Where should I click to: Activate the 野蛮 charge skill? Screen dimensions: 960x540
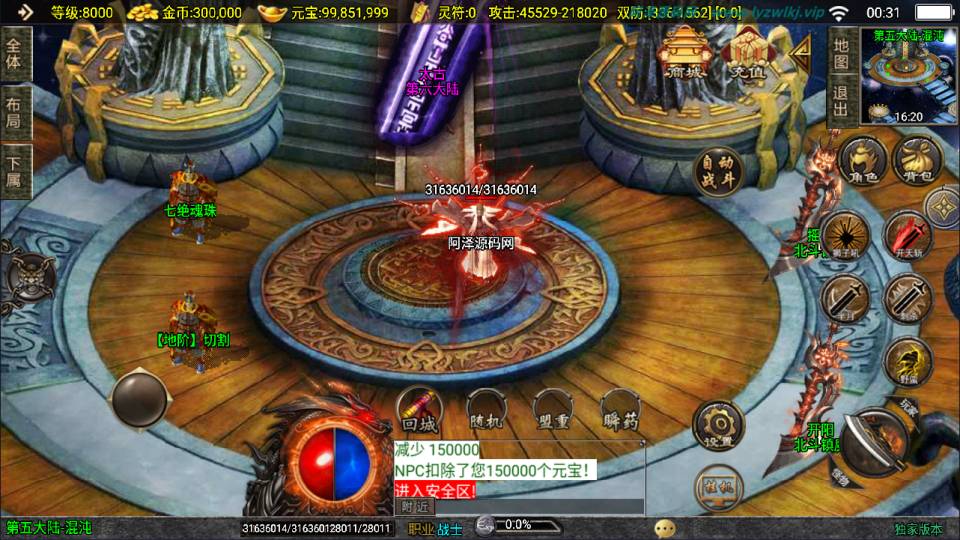908,361
